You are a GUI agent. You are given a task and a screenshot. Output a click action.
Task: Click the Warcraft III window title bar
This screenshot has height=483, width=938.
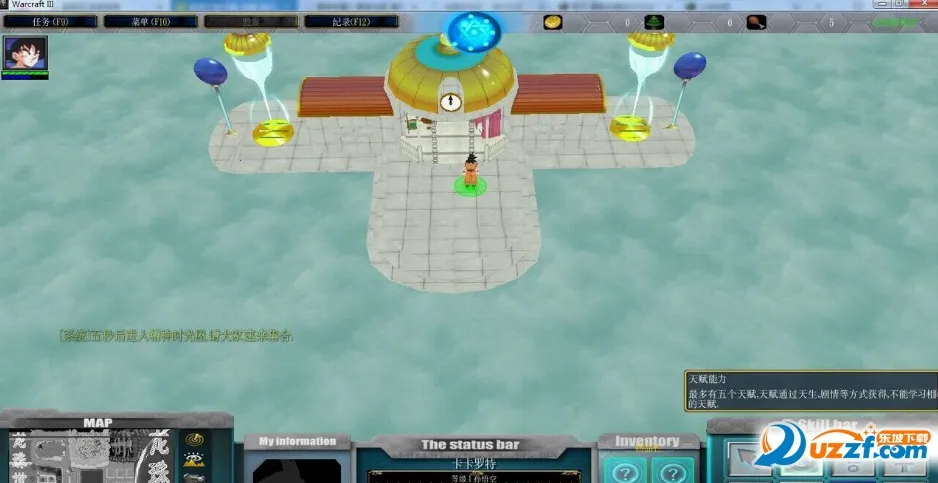pos(400,6)
